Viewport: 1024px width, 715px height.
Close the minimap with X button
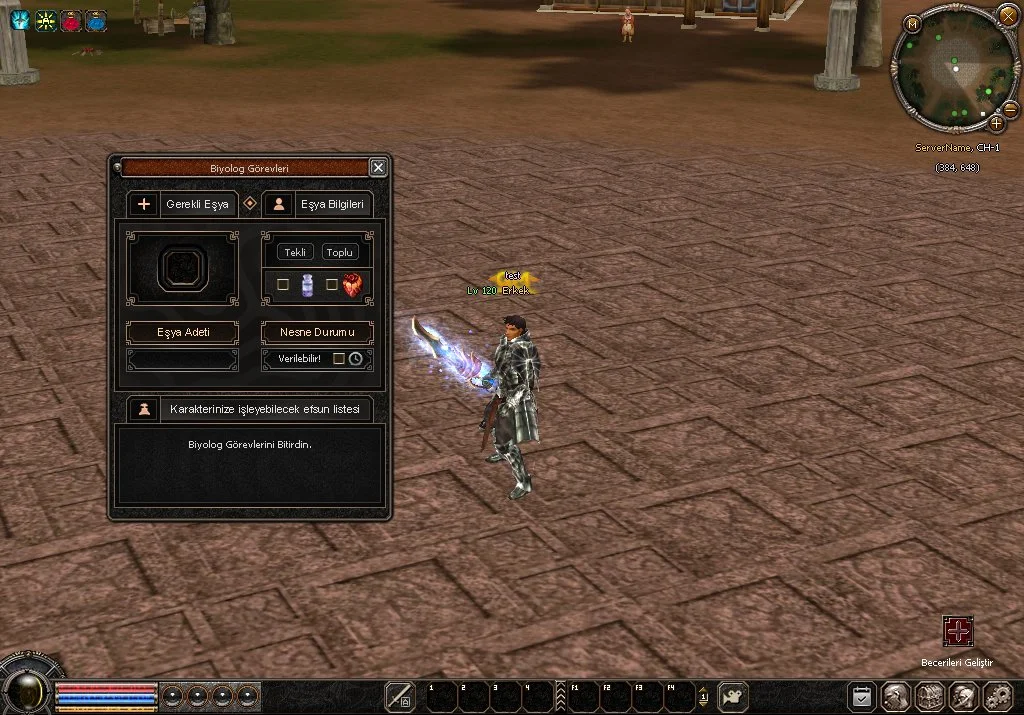(x=1008, y=15)
